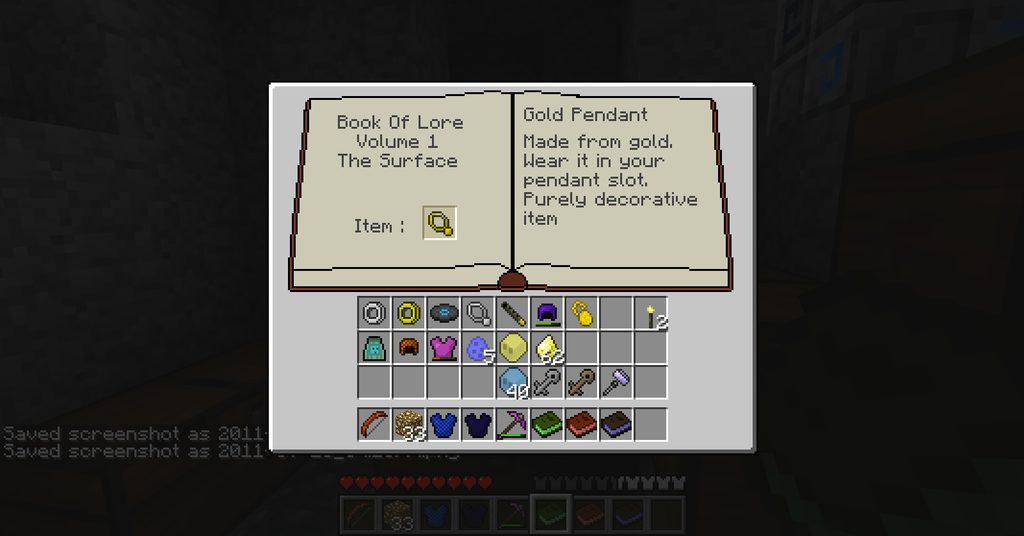Select the purple helmet
Screen dimensions: 1024x536
[x=546, y=313]
